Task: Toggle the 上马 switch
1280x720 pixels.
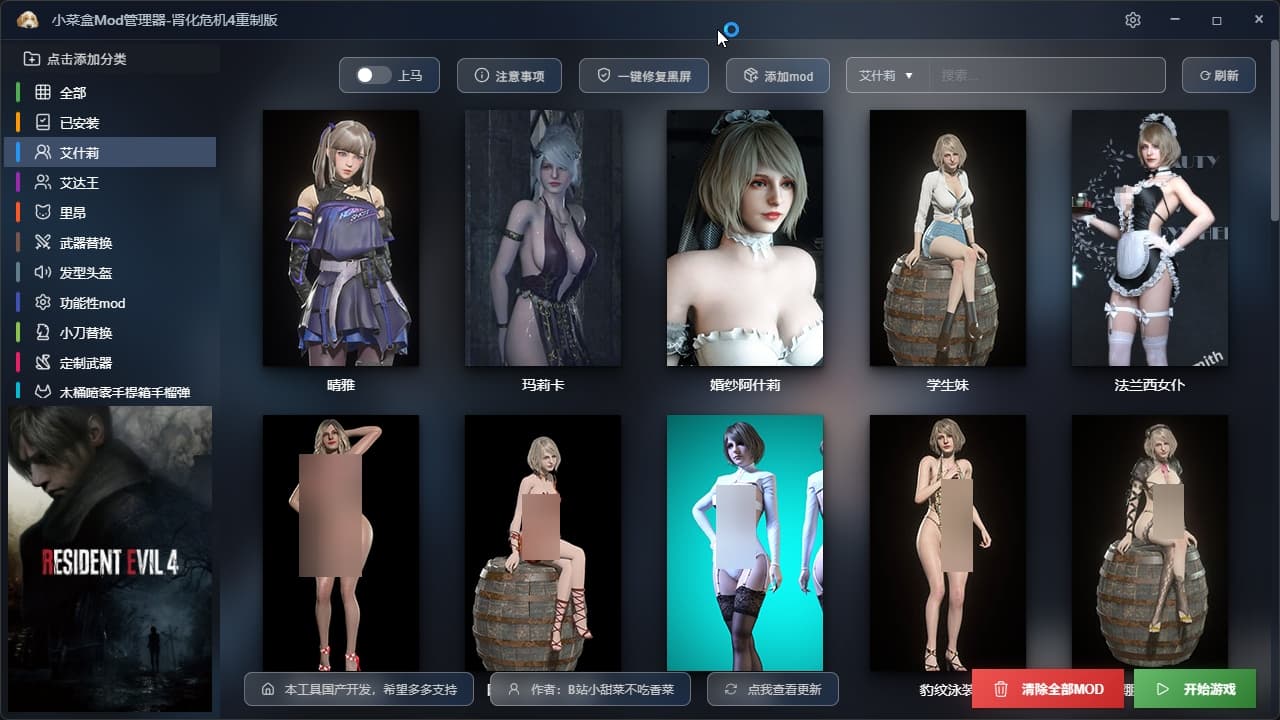Action: (x=374, y=76)
